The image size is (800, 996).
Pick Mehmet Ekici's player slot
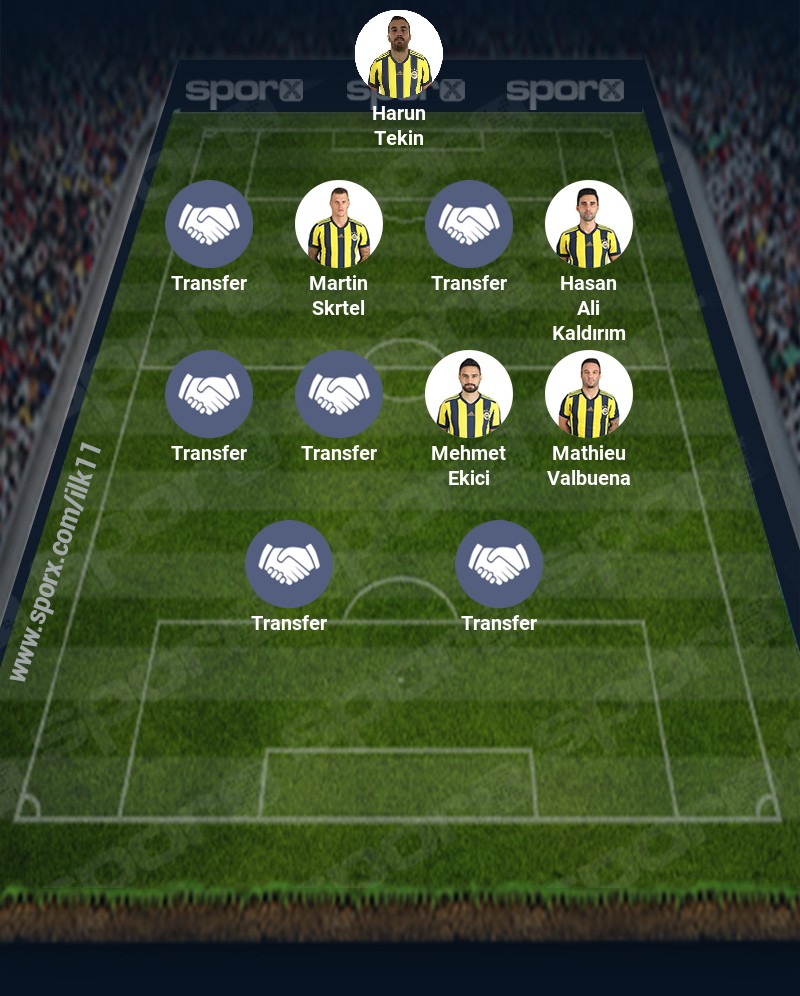469,394
